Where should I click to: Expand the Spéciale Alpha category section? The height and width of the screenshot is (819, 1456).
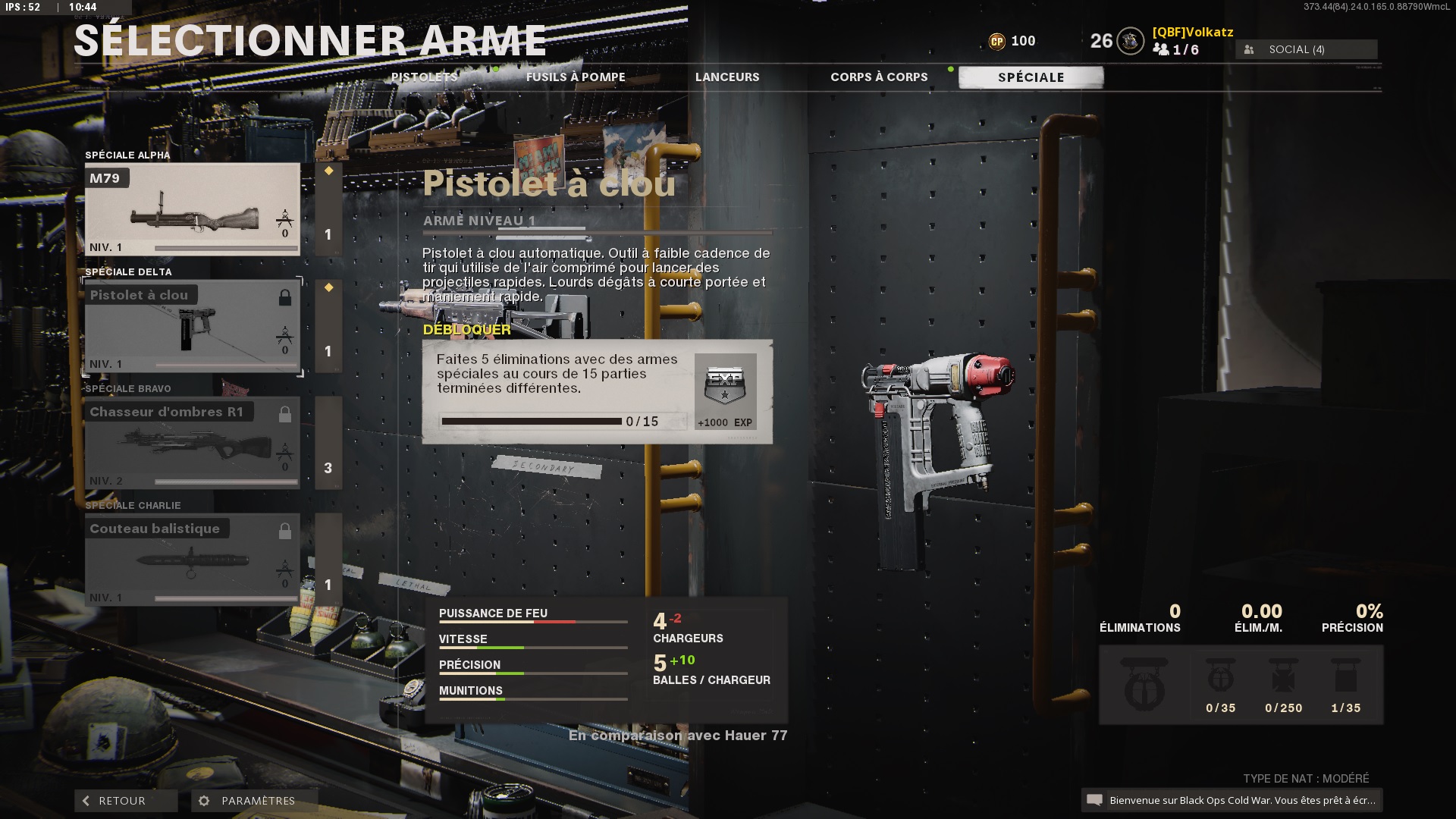[x=127, y=155]
